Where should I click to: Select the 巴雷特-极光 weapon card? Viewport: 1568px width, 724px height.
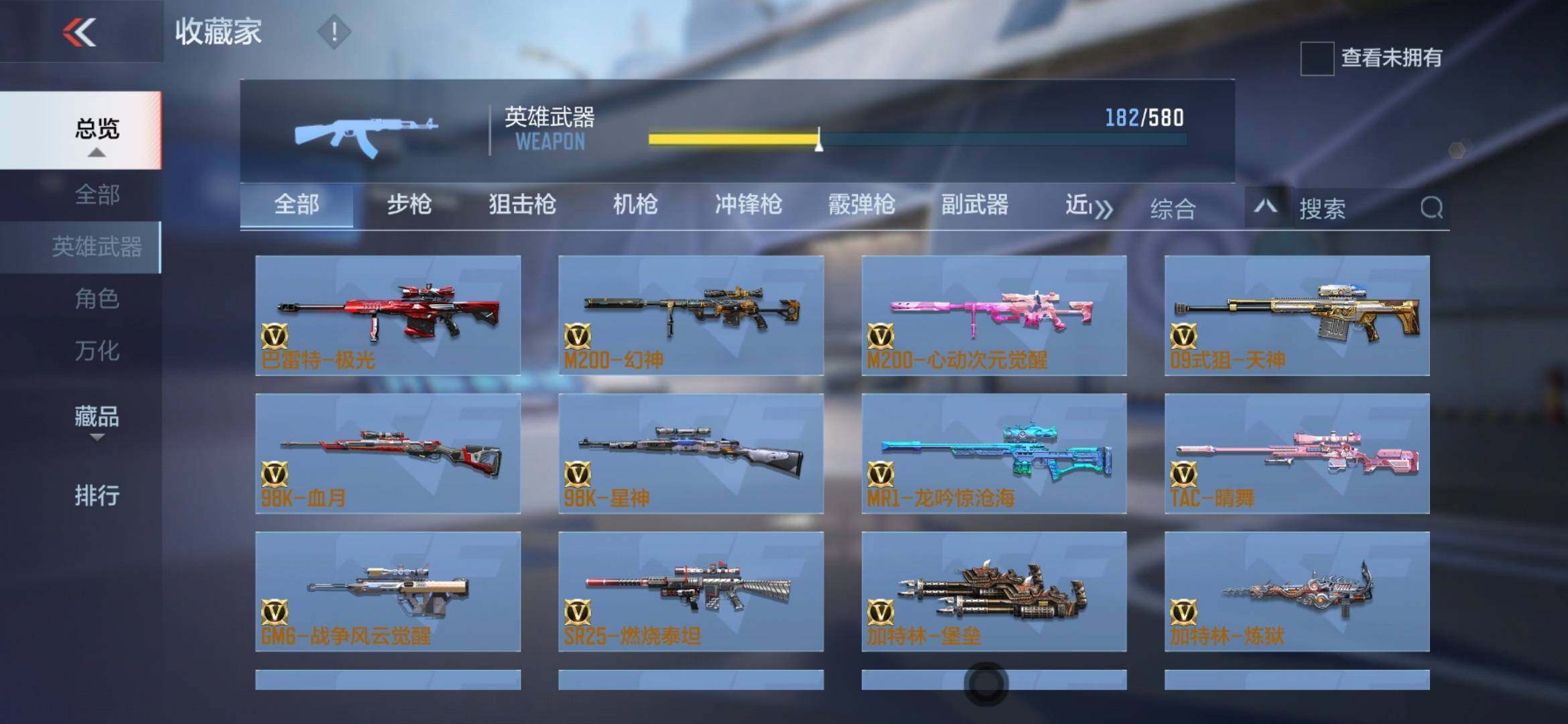pyautogui.click(x=388, y=315)
